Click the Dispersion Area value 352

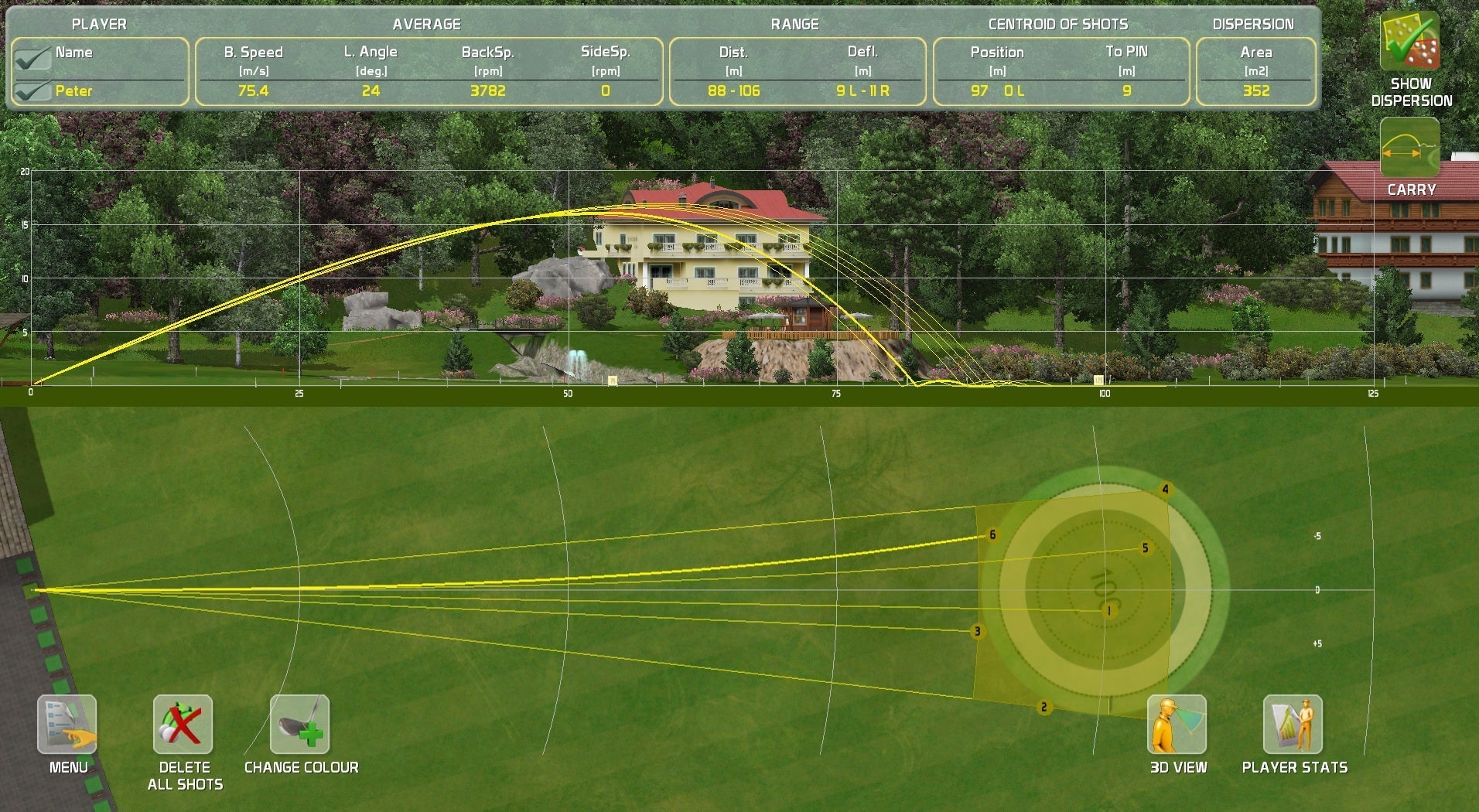point(1257,90)
